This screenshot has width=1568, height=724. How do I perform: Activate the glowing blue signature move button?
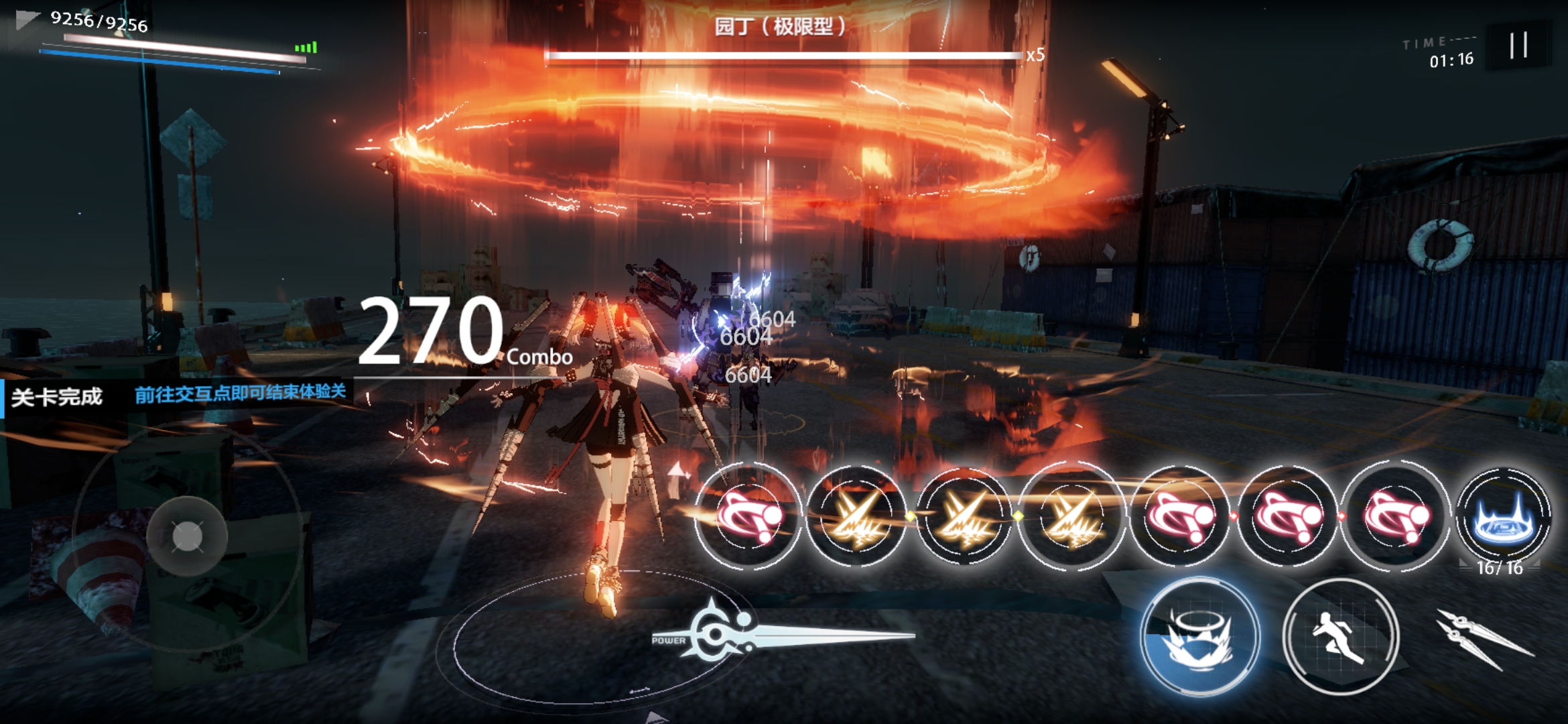(1199, 636)
